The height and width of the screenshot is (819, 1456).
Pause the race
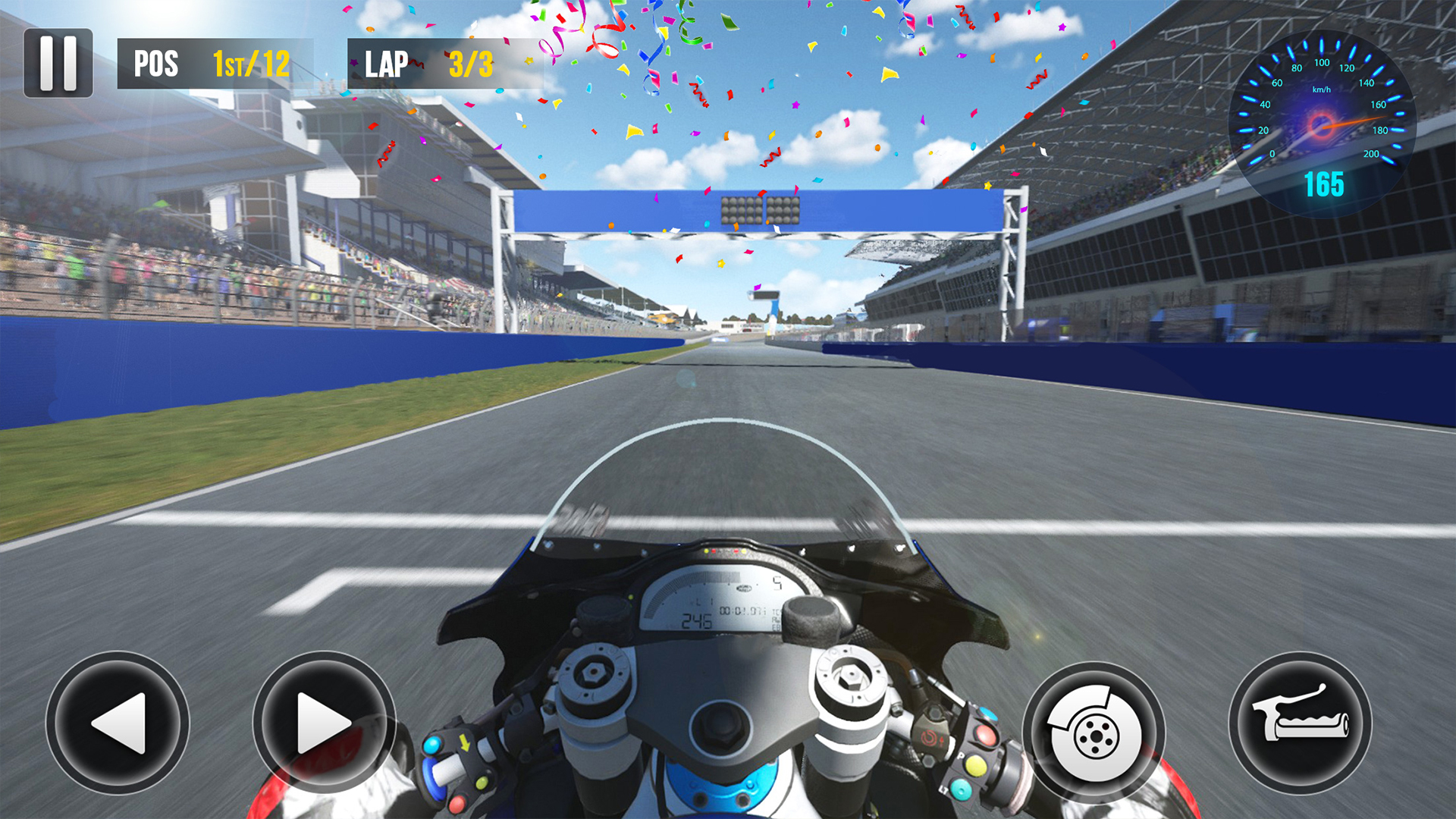58,64
